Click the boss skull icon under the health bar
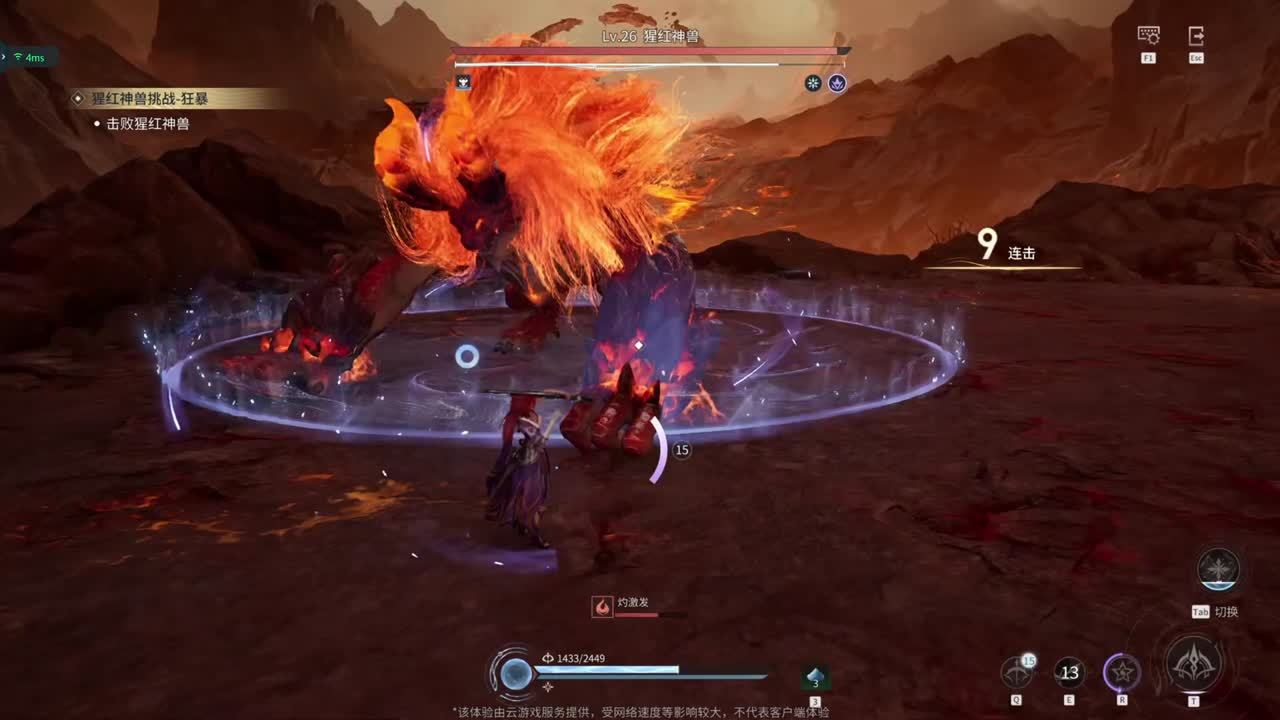Screen dimensions: 1280x720 (x=463, y=82)
